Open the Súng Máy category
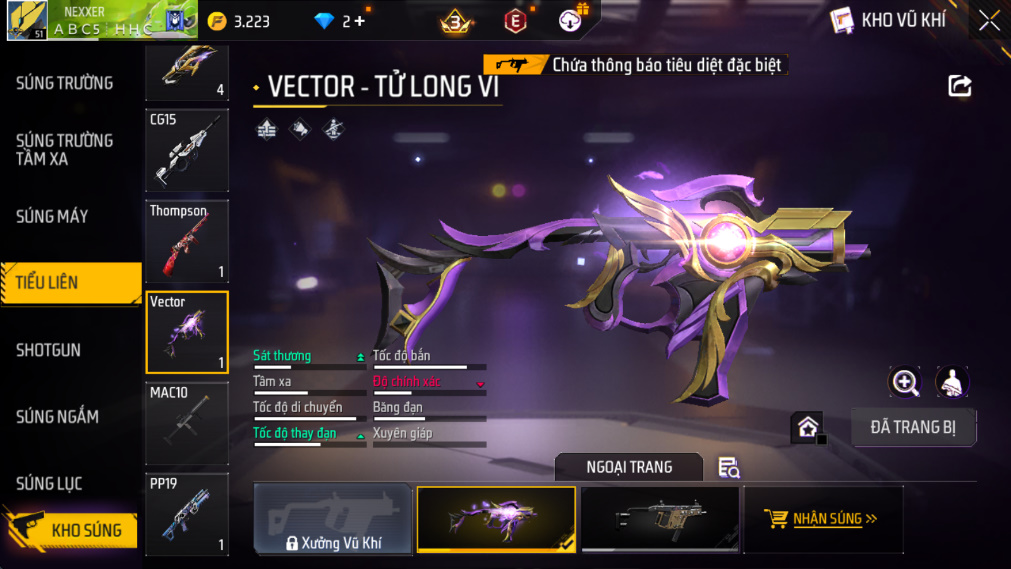This screenshot has width=1011, height=569. pyautogui.click(x=53, y=216)
